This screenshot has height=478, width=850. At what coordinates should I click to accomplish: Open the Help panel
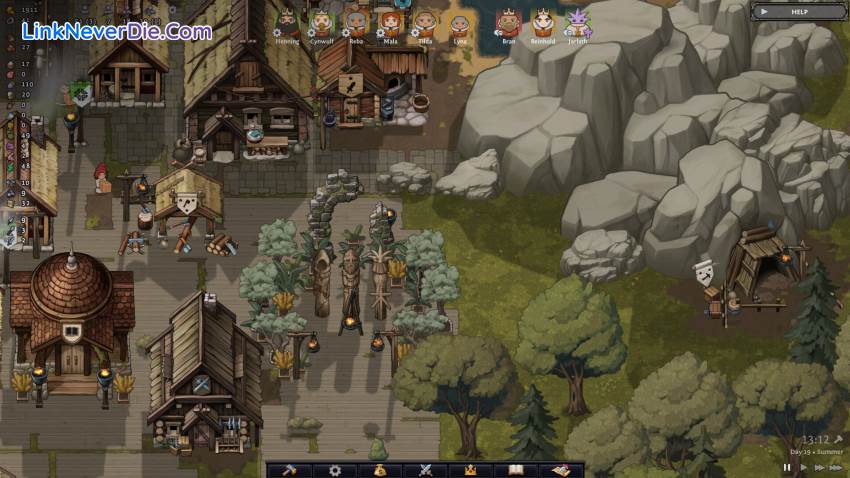(x=798, y=11)
